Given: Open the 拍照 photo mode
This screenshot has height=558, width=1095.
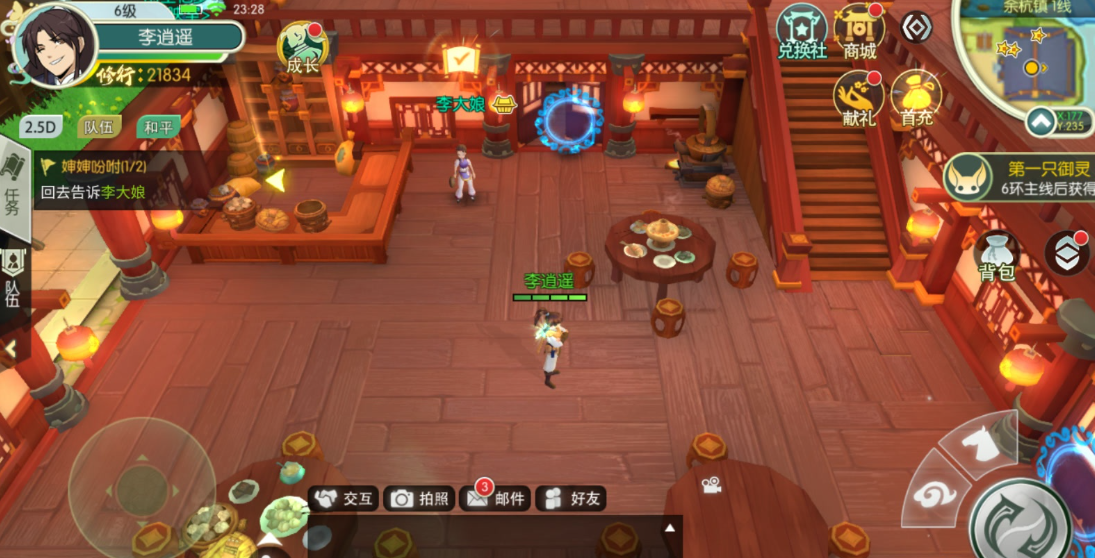Looking at the screenshot, I should coord(420,498).
